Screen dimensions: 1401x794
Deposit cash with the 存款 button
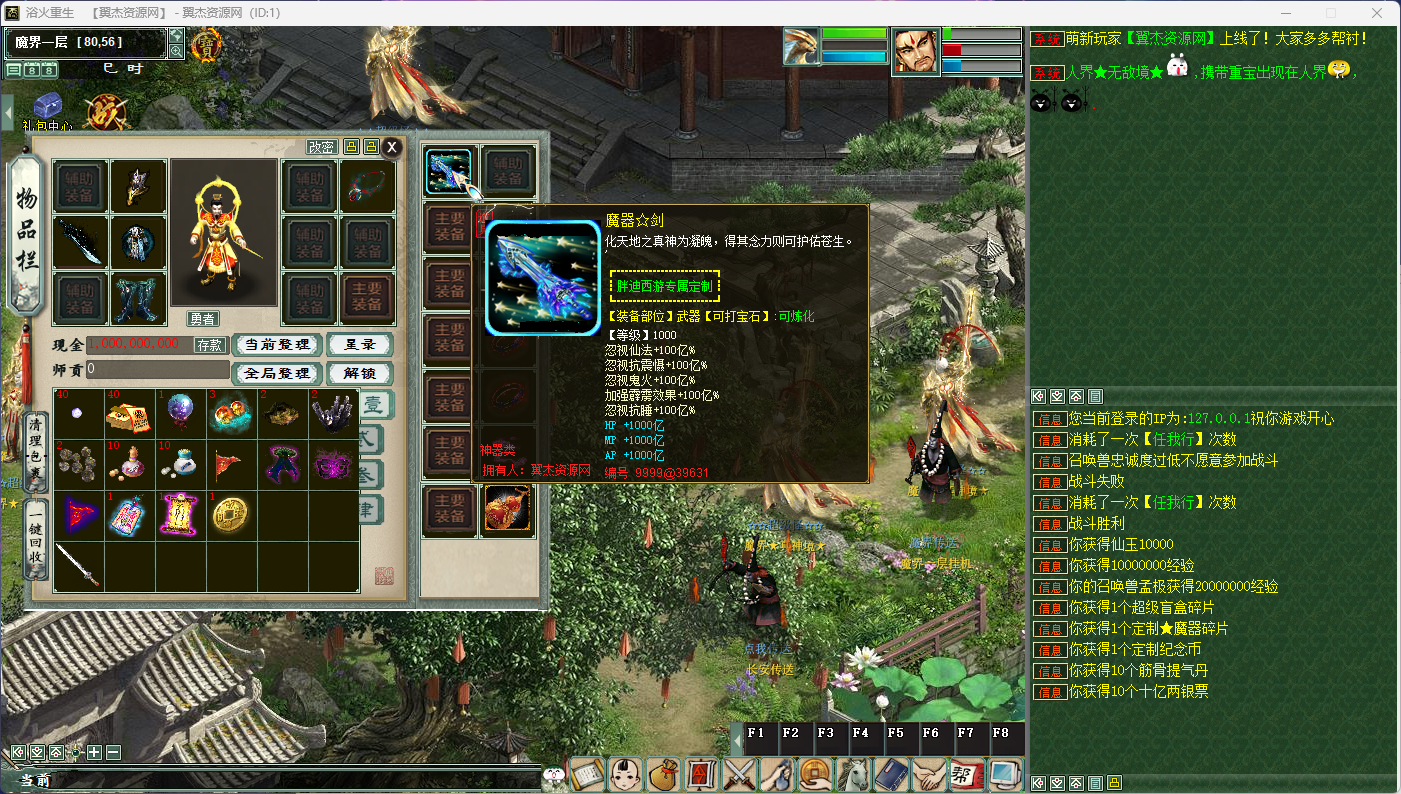click(210, 345)
